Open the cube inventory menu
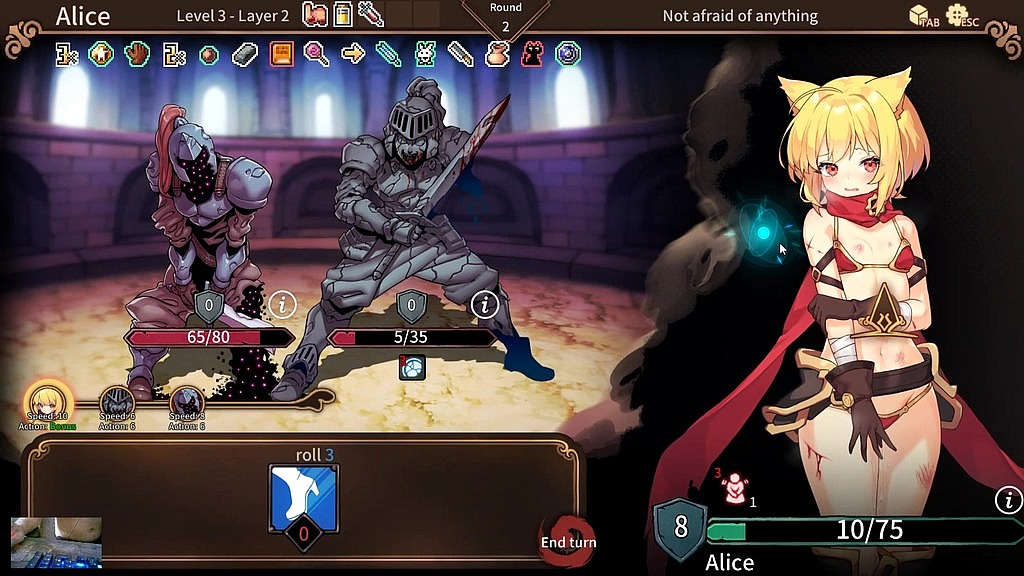The width and height of the screenshot is (1024, 576). pyautogui.click(x=920, y=15)
